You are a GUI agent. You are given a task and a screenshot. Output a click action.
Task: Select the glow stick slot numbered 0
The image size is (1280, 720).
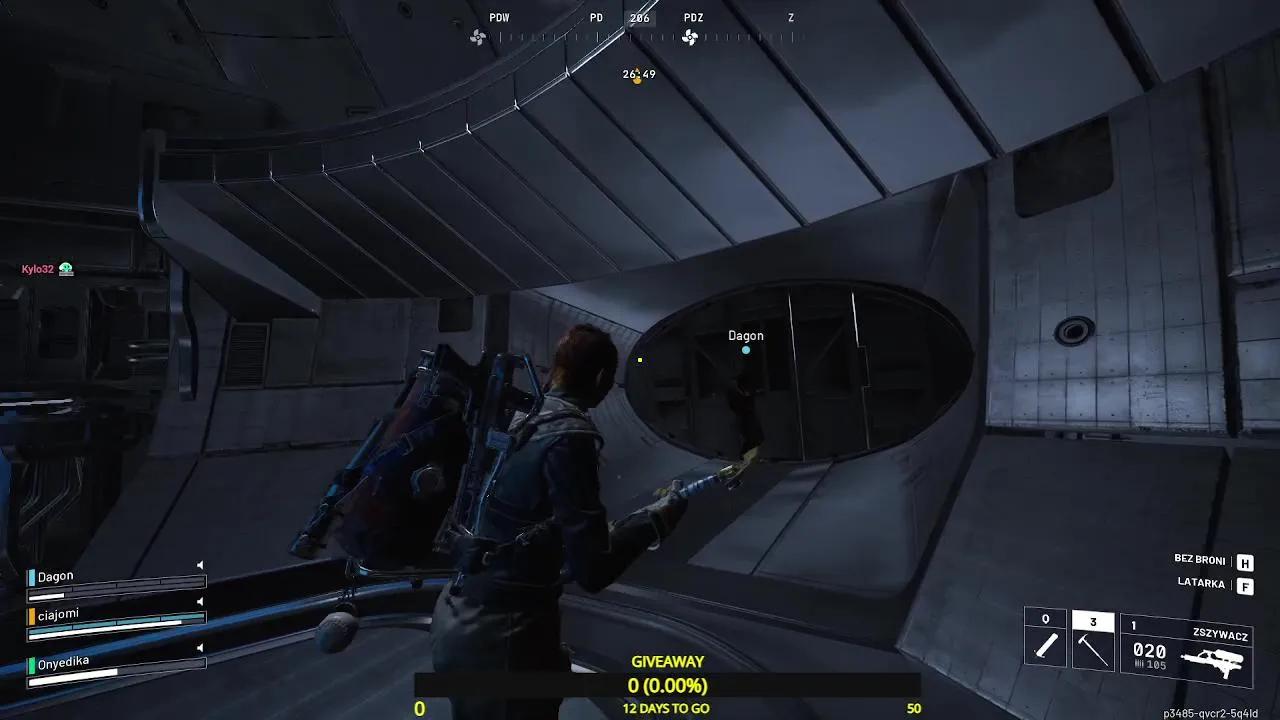1046,638
